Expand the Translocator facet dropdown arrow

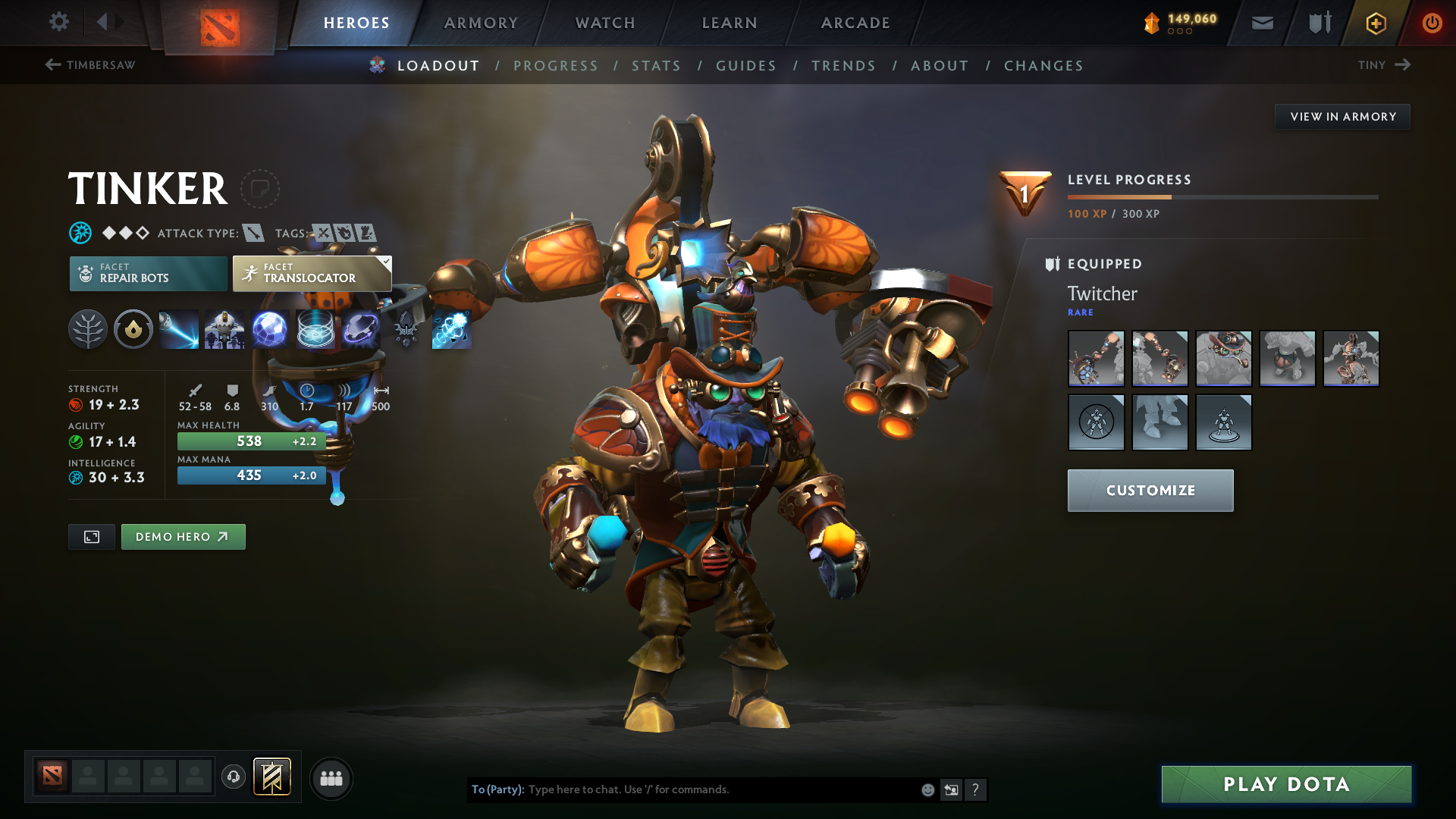(x=387, y=263)
